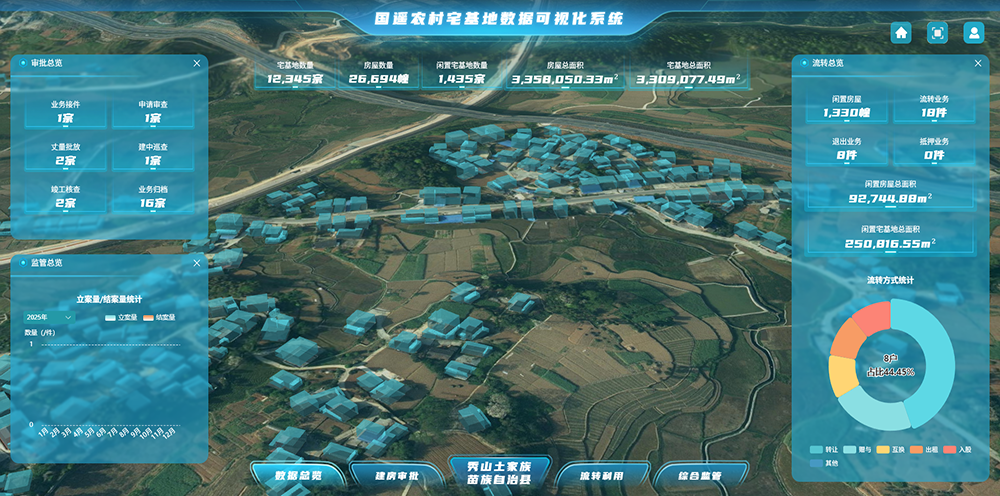
Task: Toggle the 转让 legend entry in the donut chart
Action: tap(825, 450)
